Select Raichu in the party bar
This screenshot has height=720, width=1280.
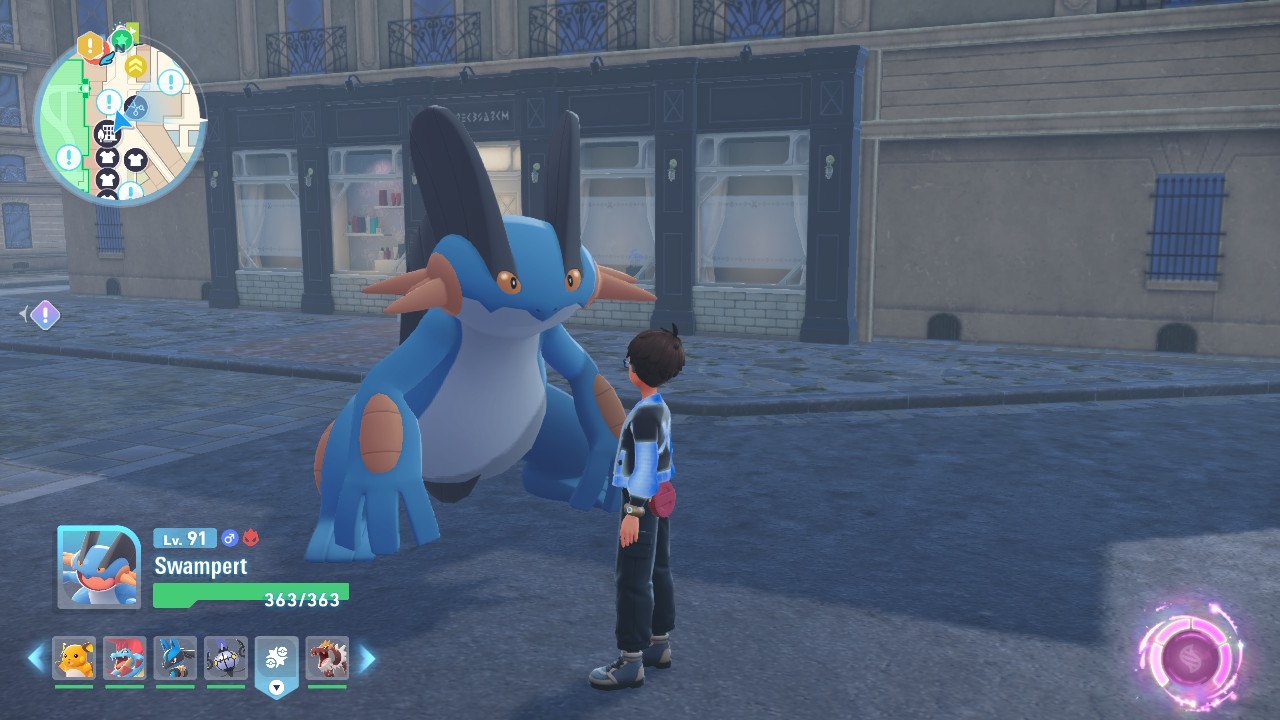[74, 658]
